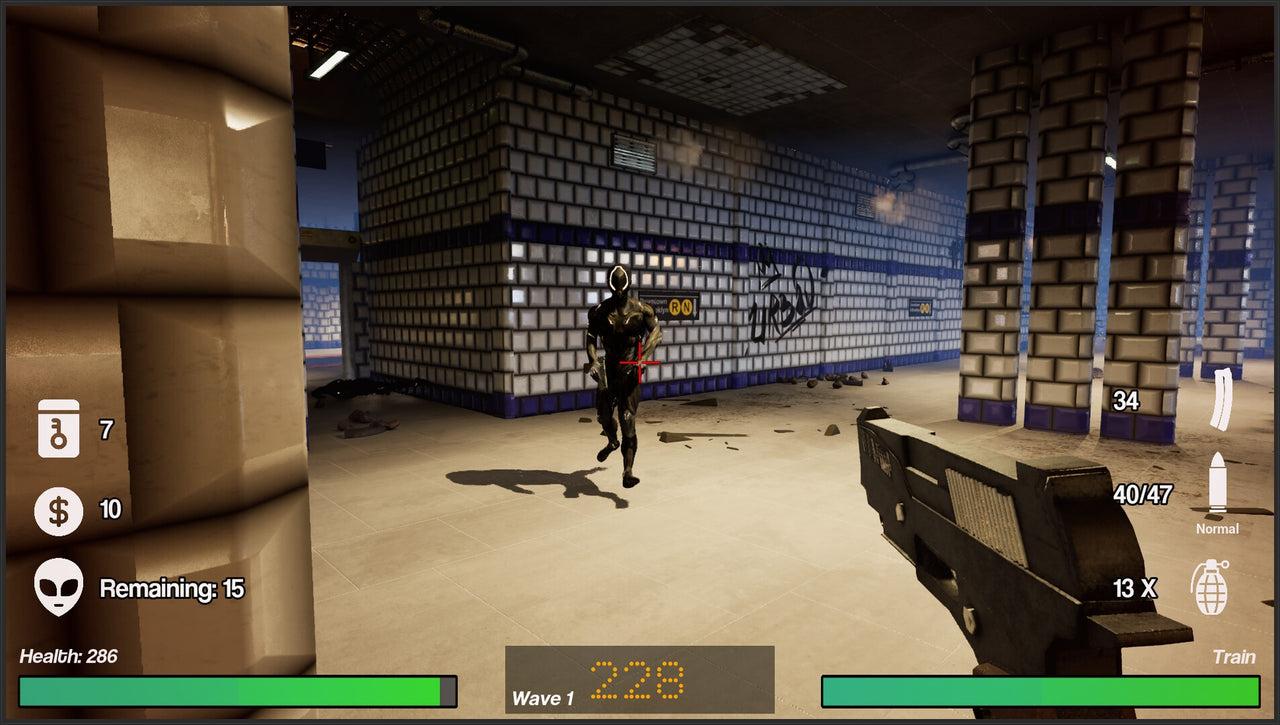Click the grenade icon next to 13 X
The height and width of the screenshot is (725, 1280).
[1213, 588]
